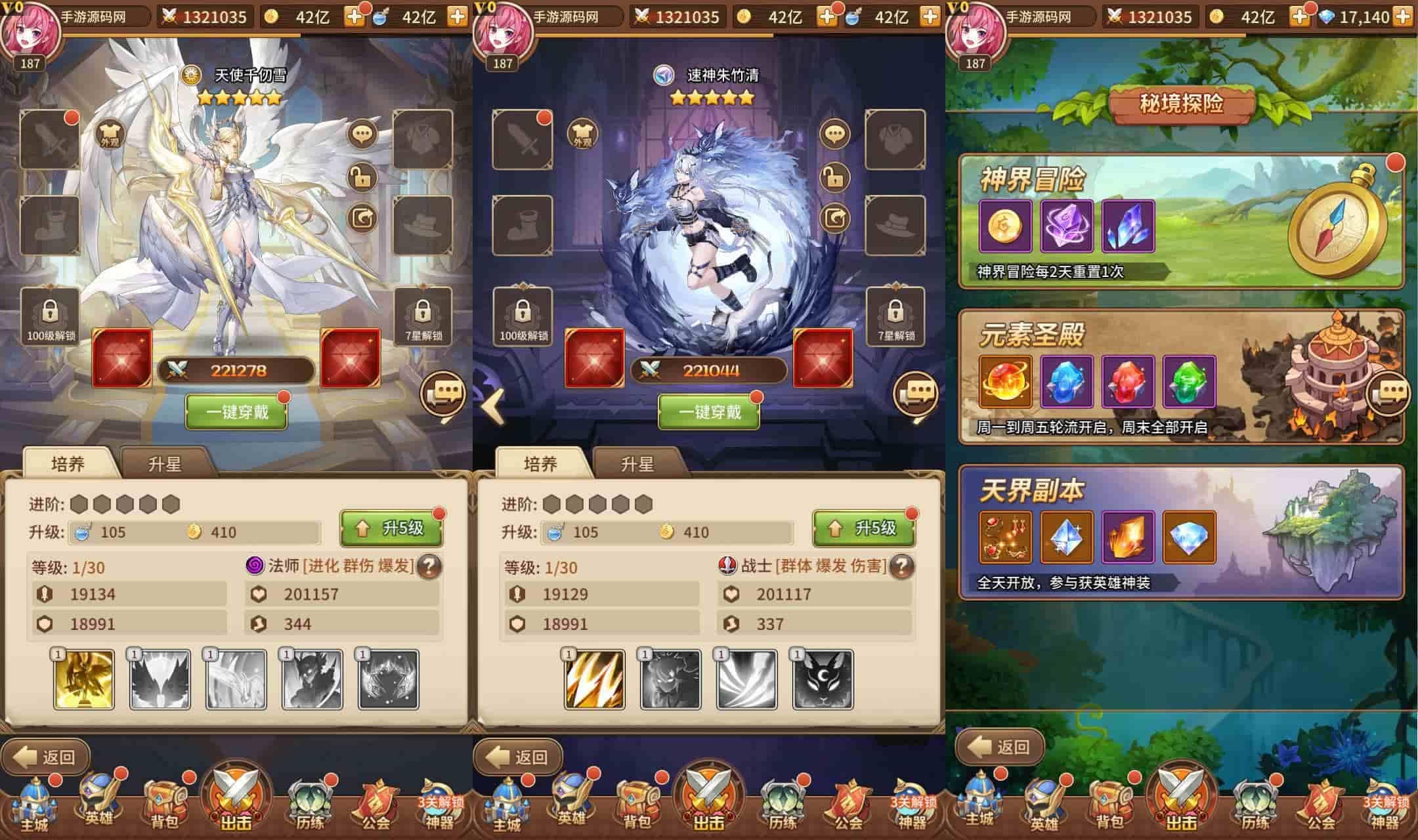Screen dimensions: 1418x840
Task: Select 天使千仞雪's golden winged skill icon
Action: pos(84,680)
